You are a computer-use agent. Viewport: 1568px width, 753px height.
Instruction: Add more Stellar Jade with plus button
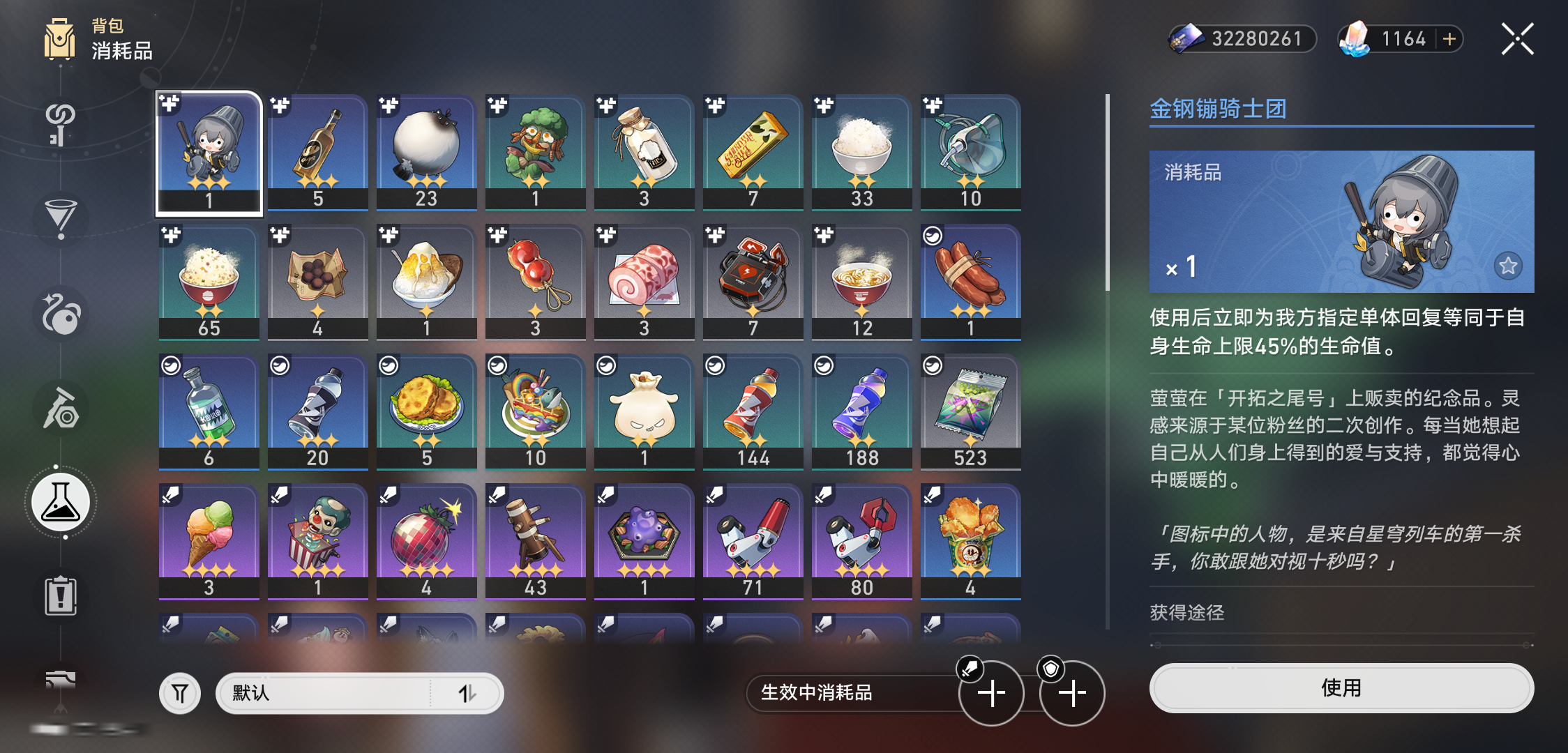coord(1449,39)
